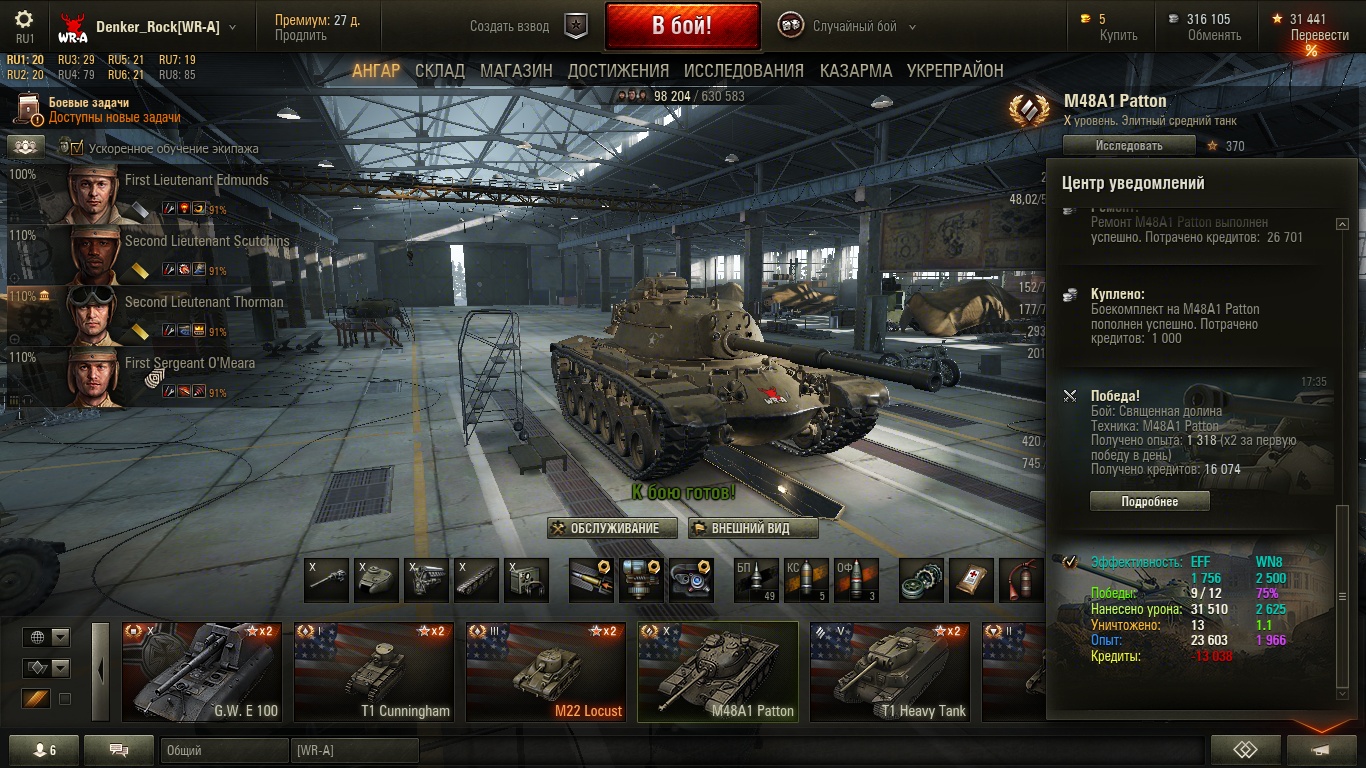Screen dimensions: 1366x768
Task: Open the МАГАЗИН tab
Action: coord(516,71)
